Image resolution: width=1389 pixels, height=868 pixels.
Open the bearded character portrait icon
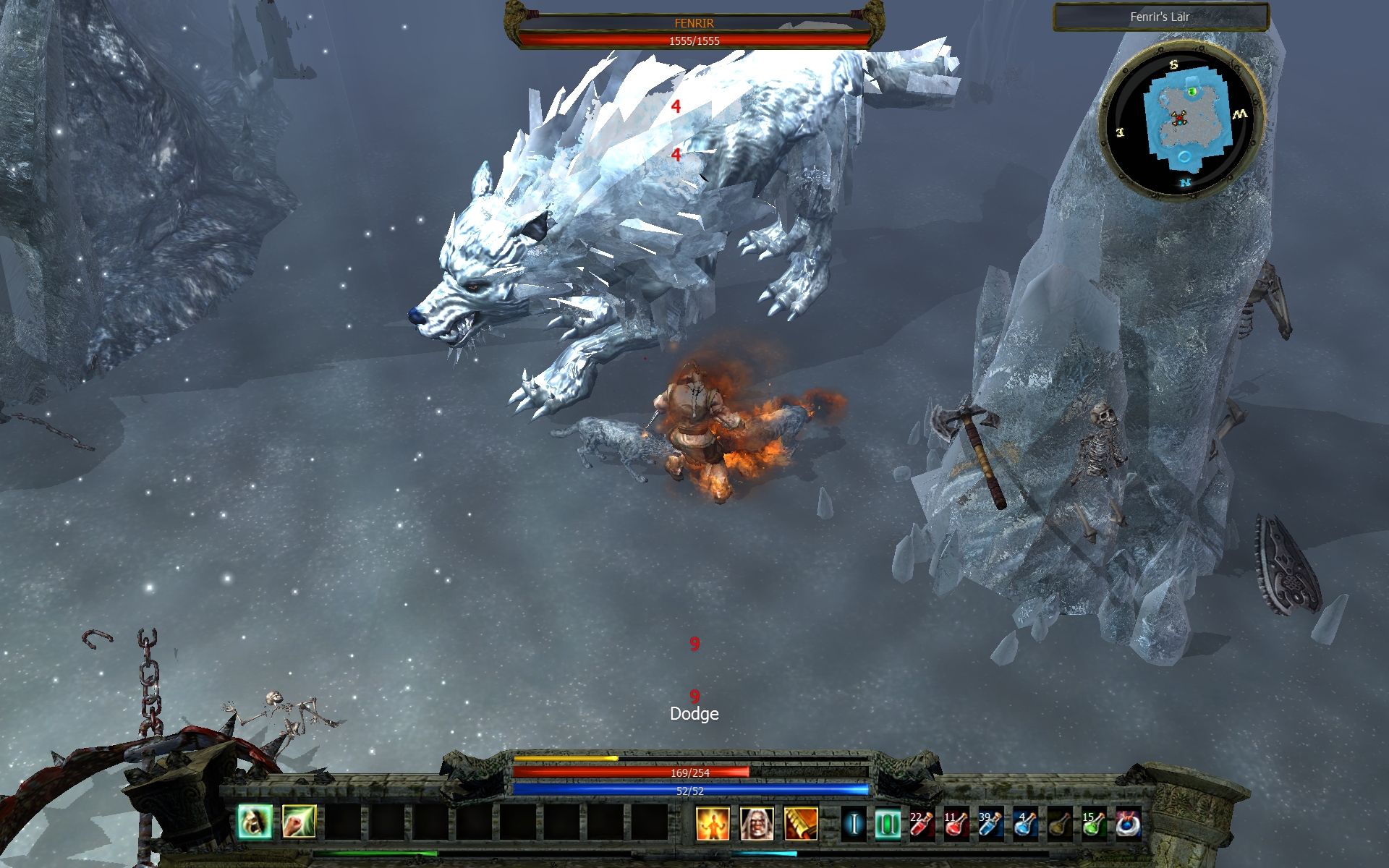pyautogui.click(x=757, y=824)
